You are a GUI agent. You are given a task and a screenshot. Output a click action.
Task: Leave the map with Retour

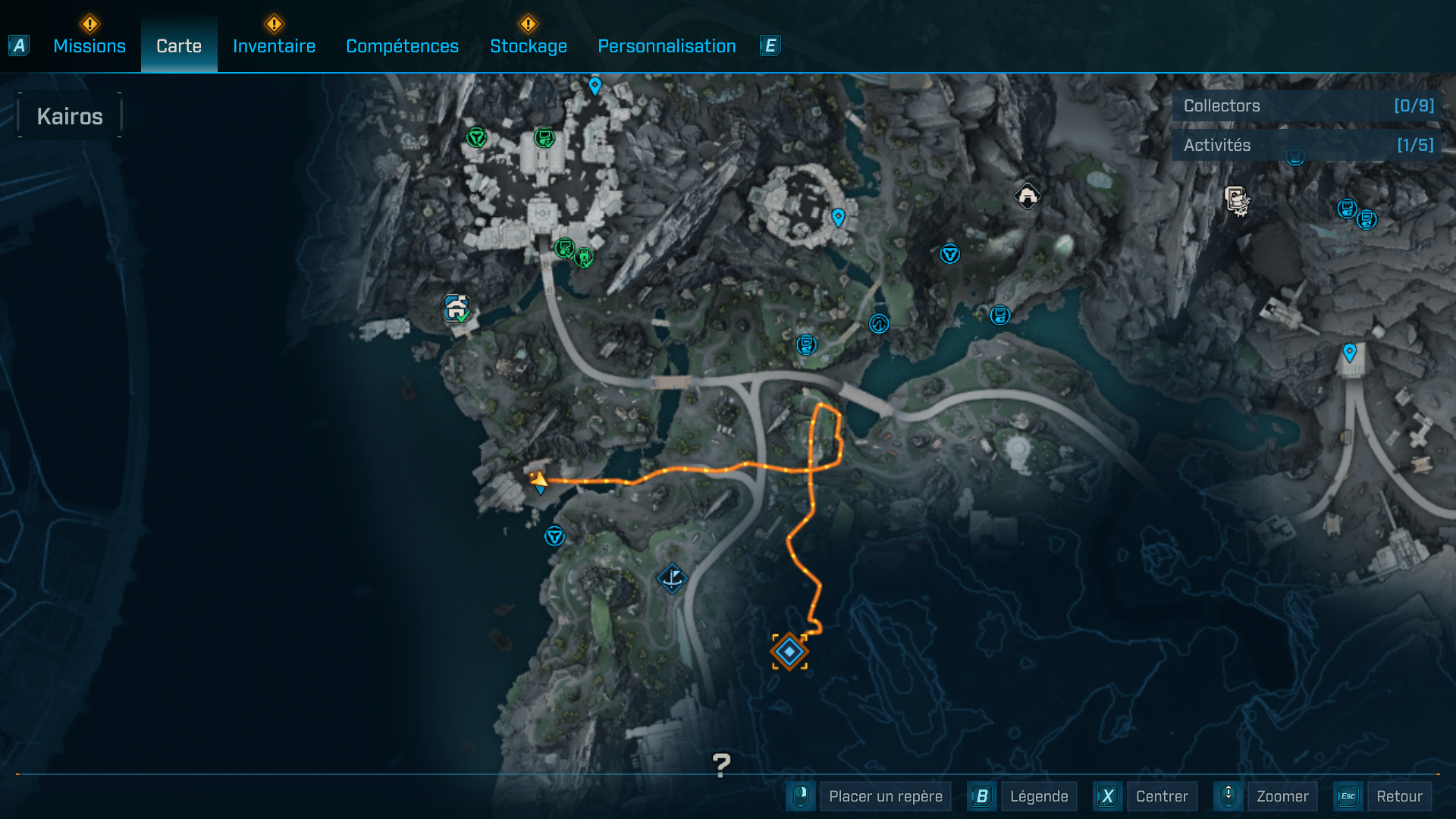[x=1398, y=796]
